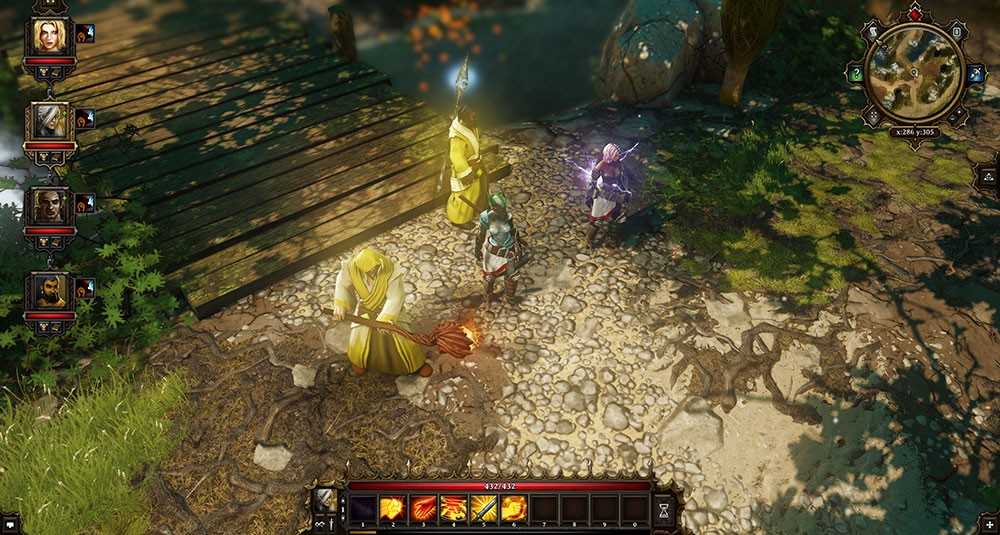Select the bearded man party portrait

coord(48,291)
